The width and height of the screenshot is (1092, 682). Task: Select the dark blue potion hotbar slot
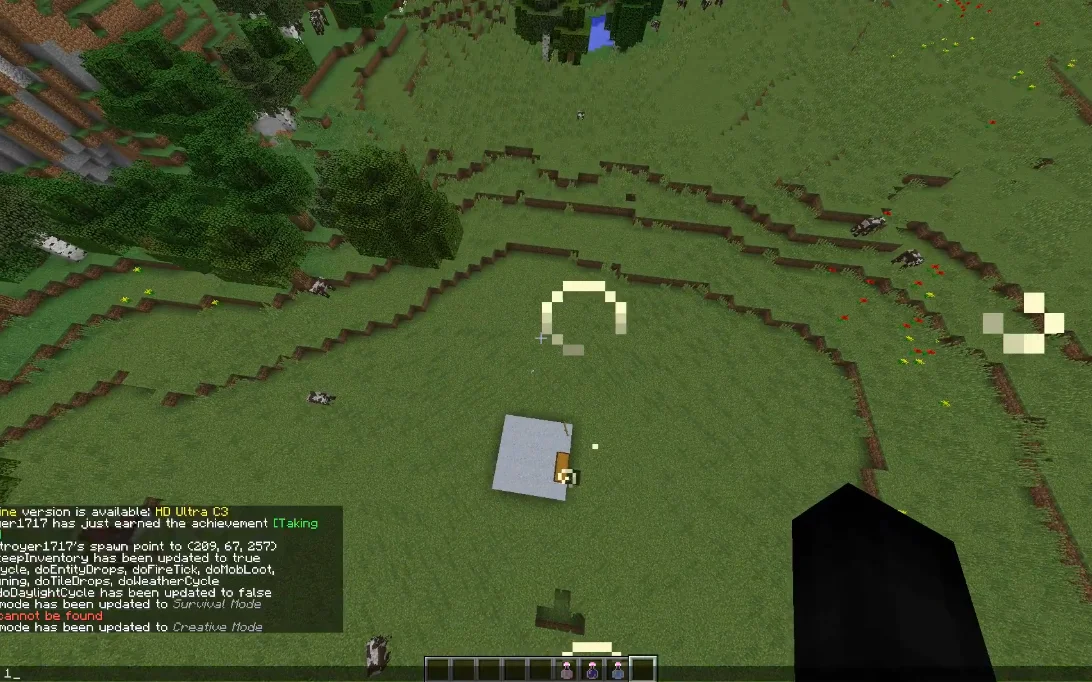tap(592, 670)
